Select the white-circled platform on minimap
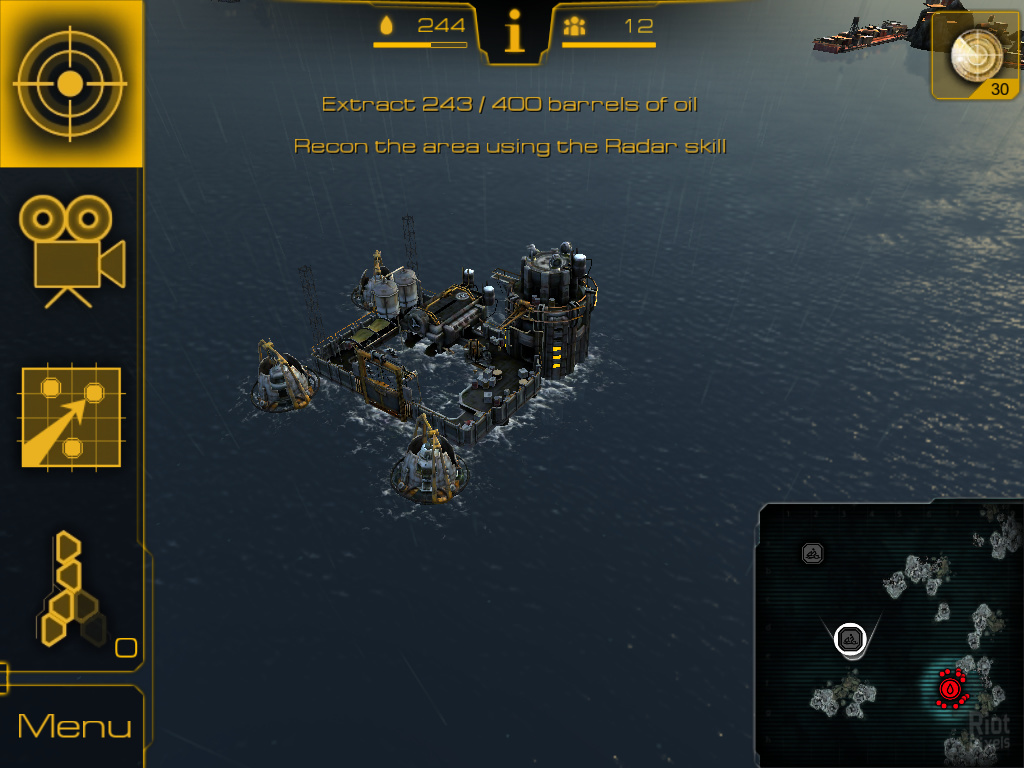1024x768 pixels. [x=851, y=637]
